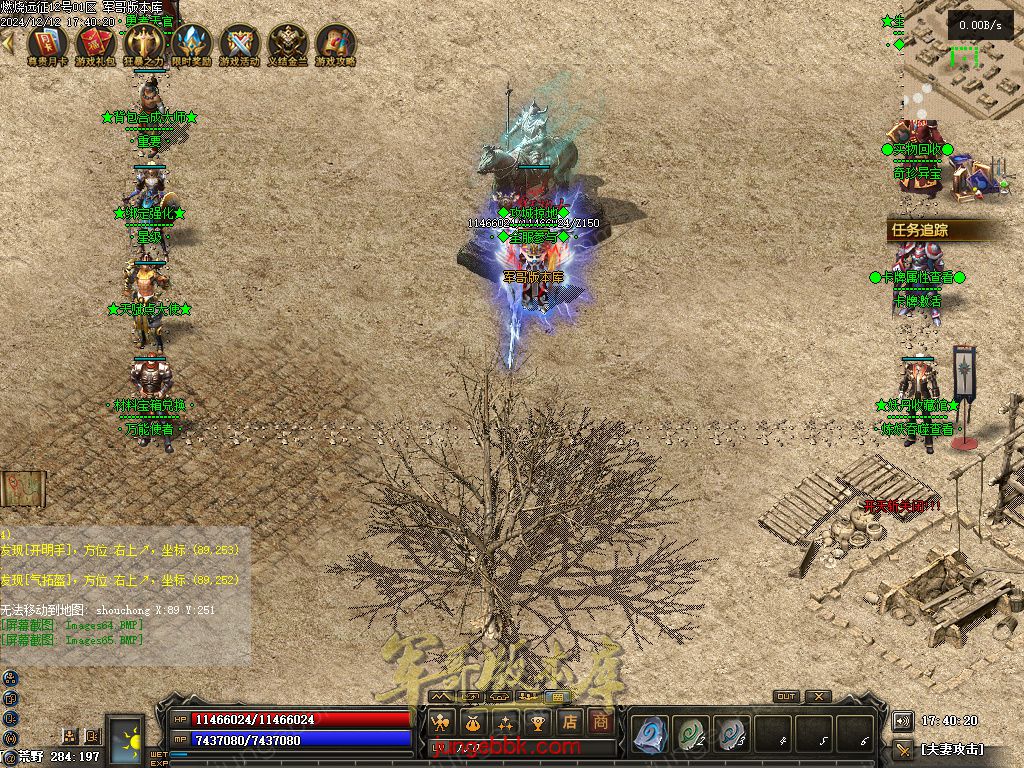This screenshot has width=1024, height=768.
Task: Use the second green swirl skill slot
Action: coord(691,735)
